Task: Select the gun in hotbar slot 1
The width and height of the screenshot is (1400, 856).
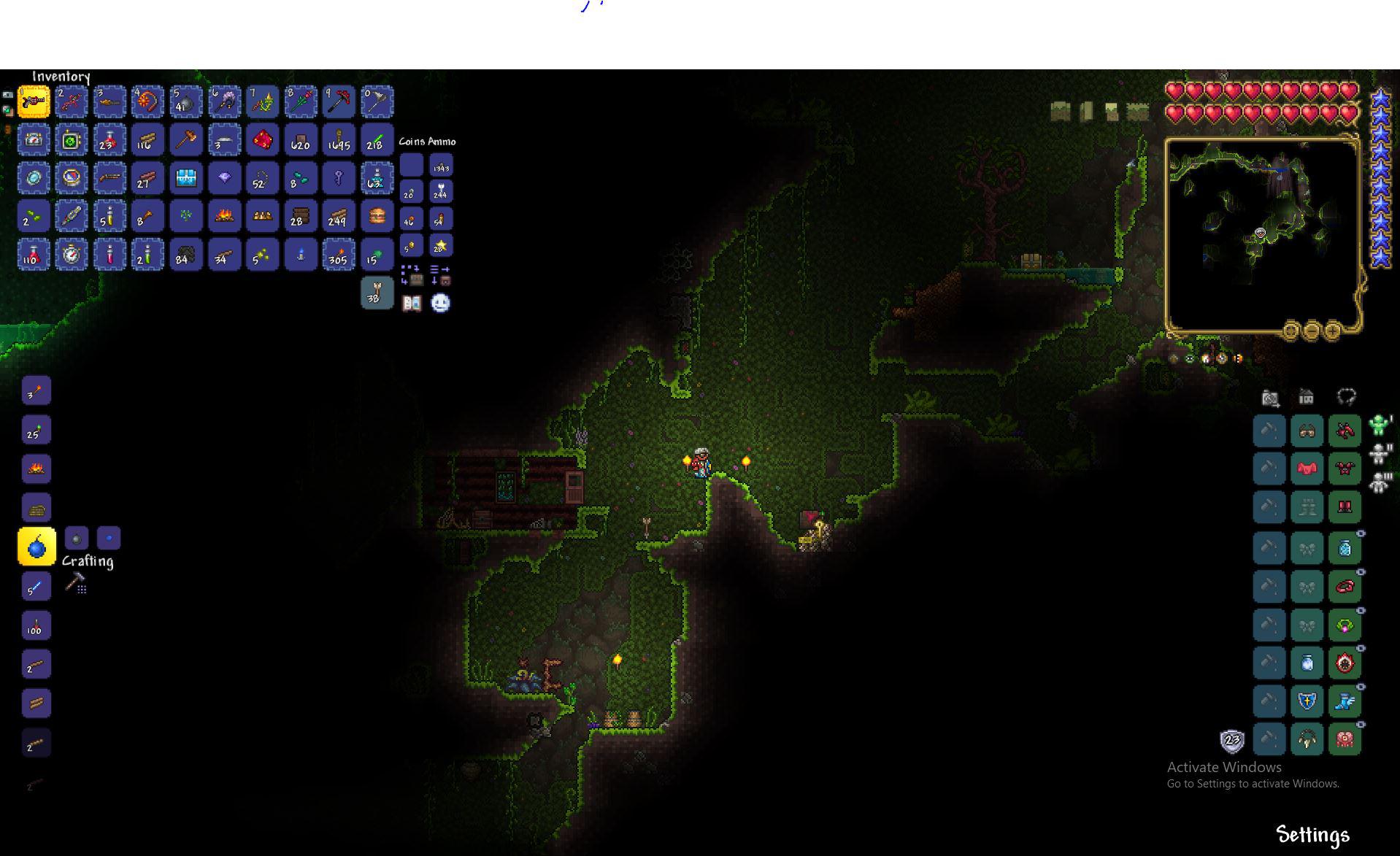Action: 33,101
